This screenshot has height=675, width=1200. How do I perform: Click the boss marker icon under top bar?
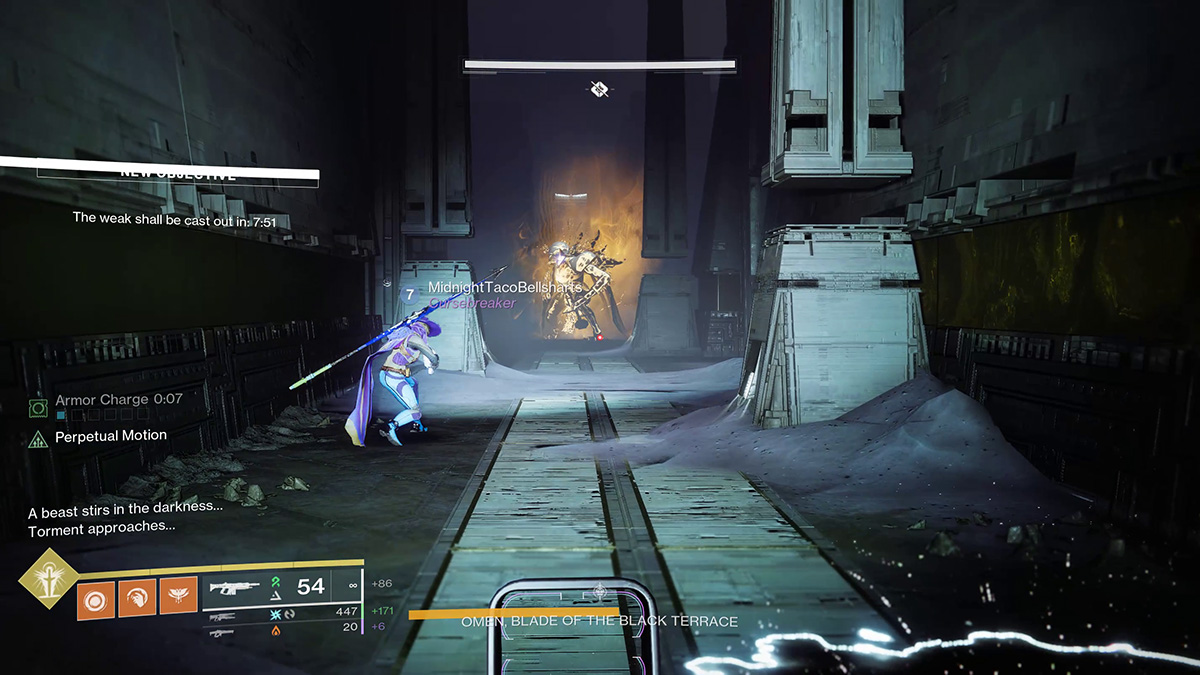point(599,90)
